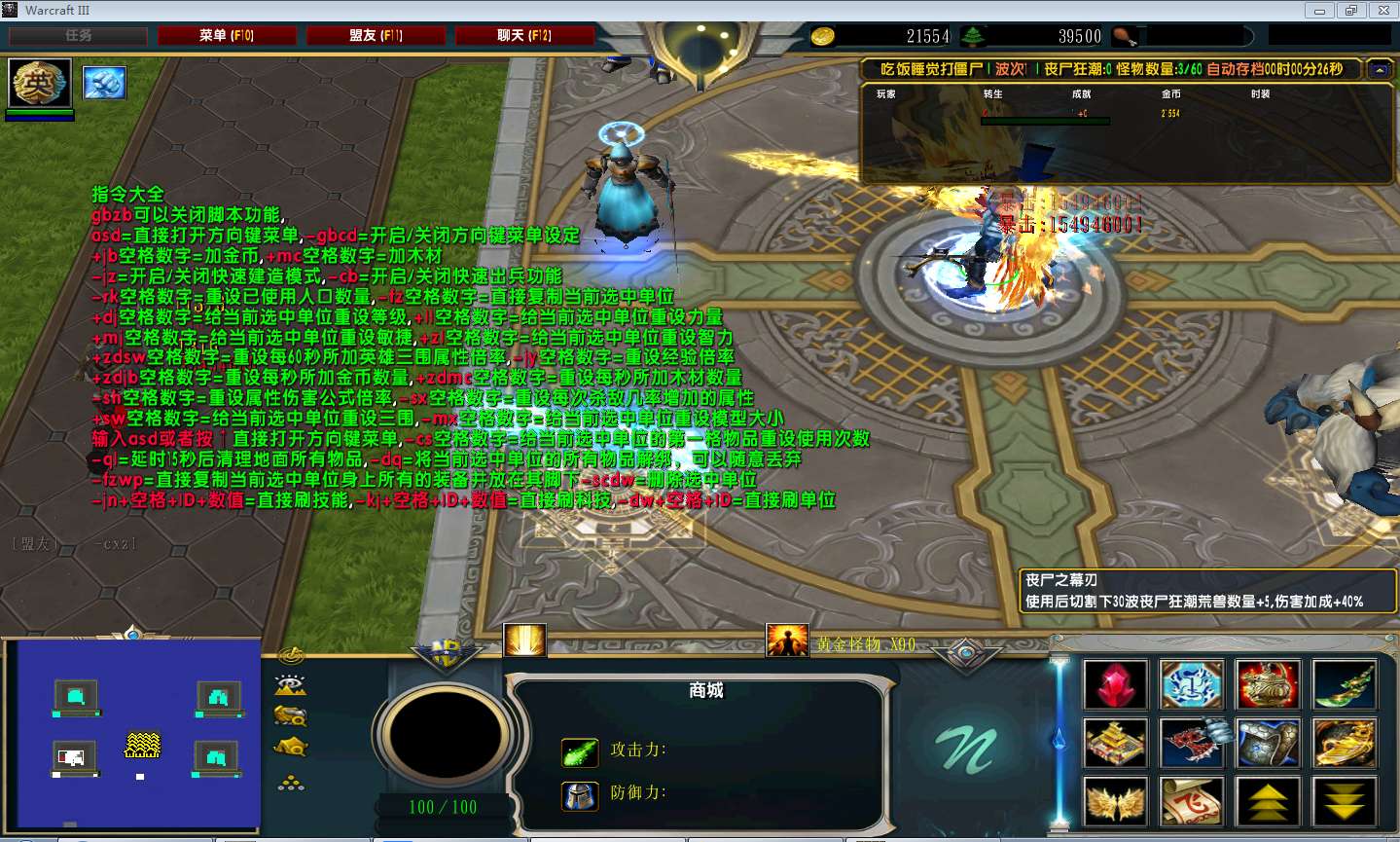Toggle the formation movement button

291,782
